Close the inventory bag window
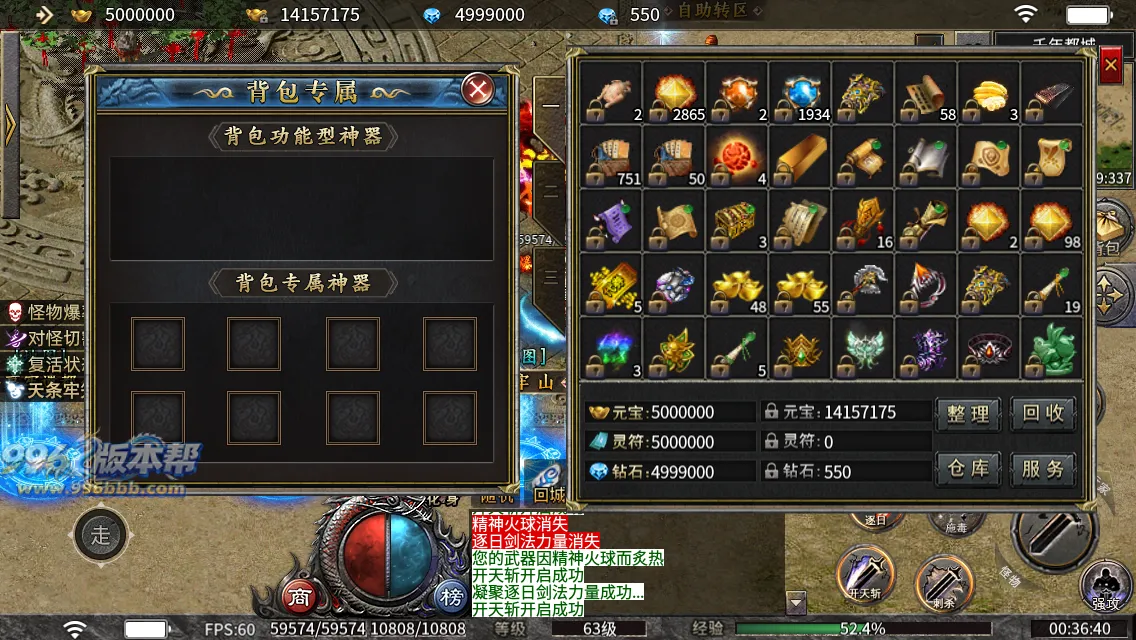This screenshot has height=640, width=1136. click(x=1110, y=67)
